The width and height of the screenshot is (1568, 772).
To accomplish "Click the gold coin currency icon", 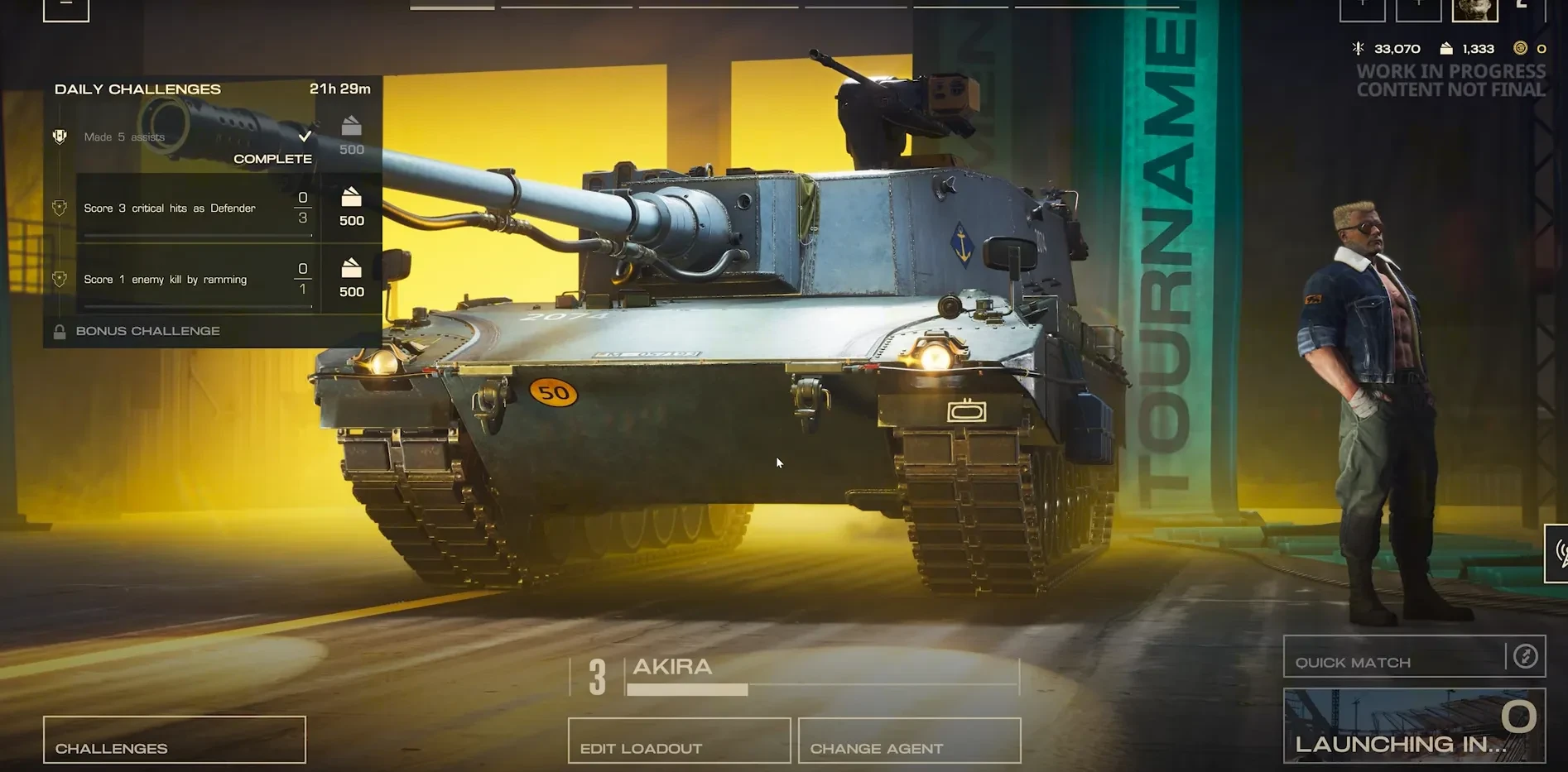I will 1520,49.
